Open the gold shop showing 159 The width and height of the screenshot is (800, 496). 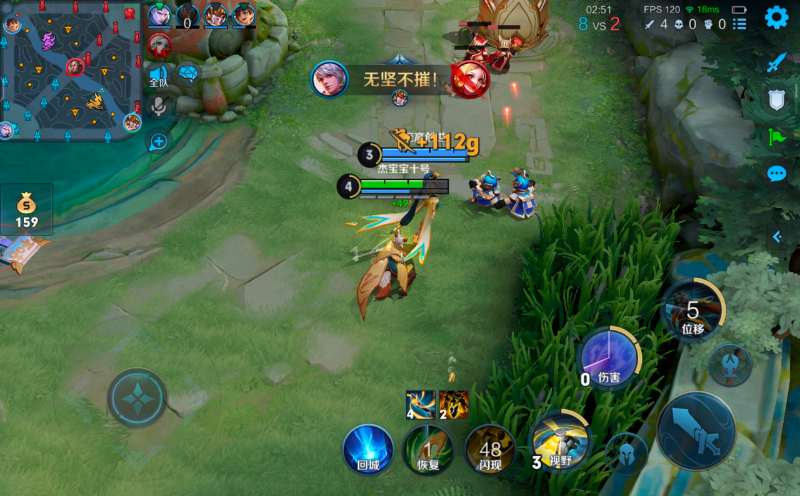point(27,210)
